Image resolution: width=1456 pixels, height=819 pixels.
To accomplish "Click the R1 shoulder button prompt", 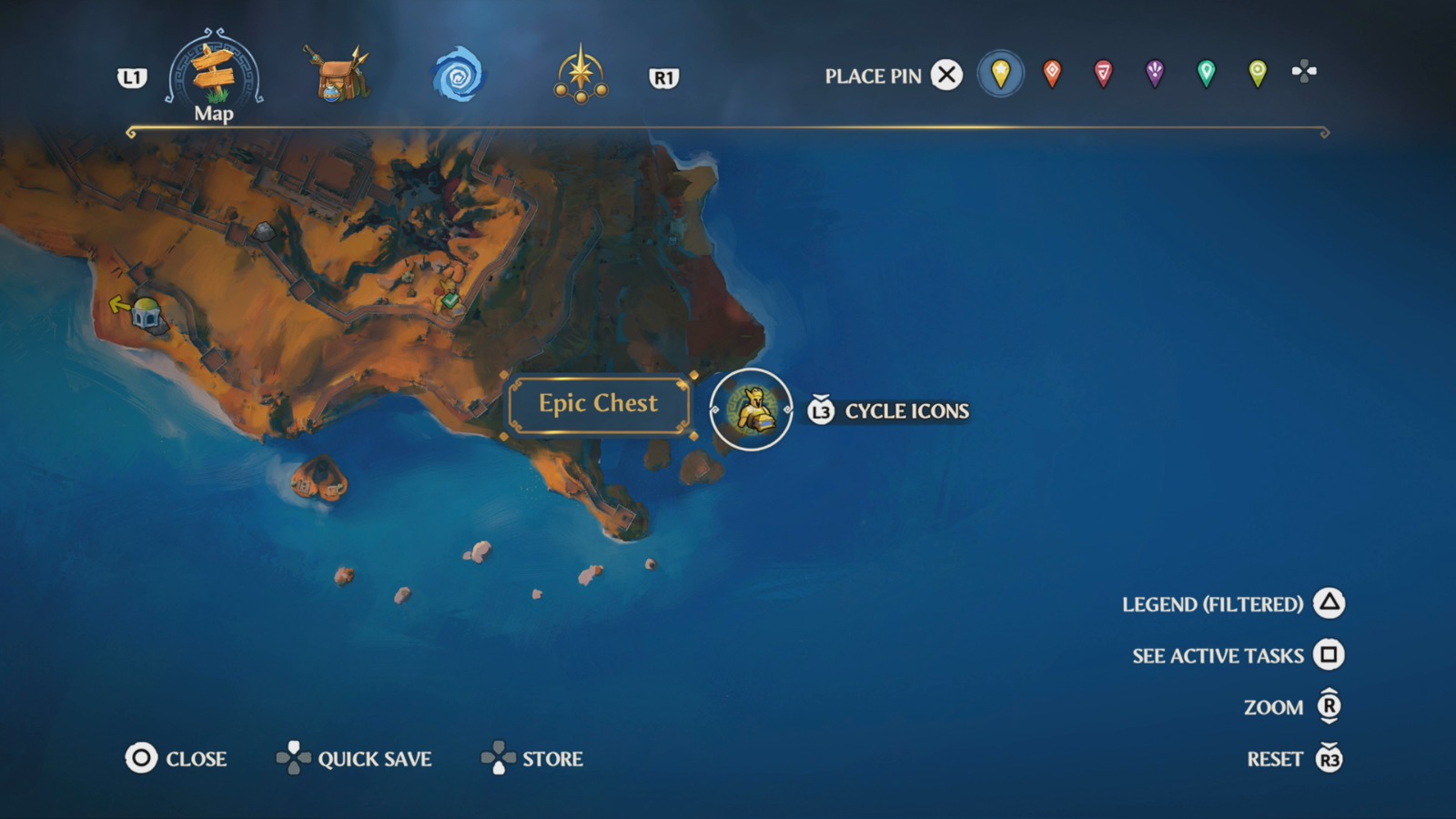I will tap(665, 77).
